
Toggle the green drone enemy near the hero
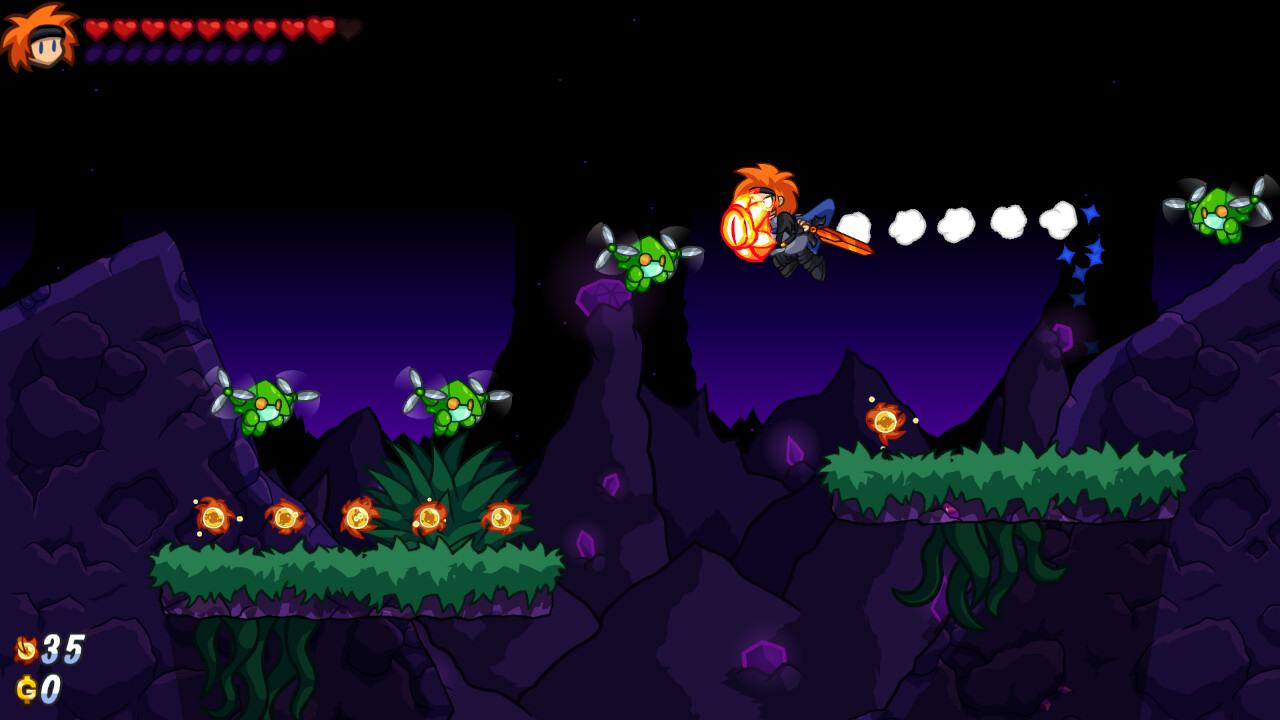point(651,262)
